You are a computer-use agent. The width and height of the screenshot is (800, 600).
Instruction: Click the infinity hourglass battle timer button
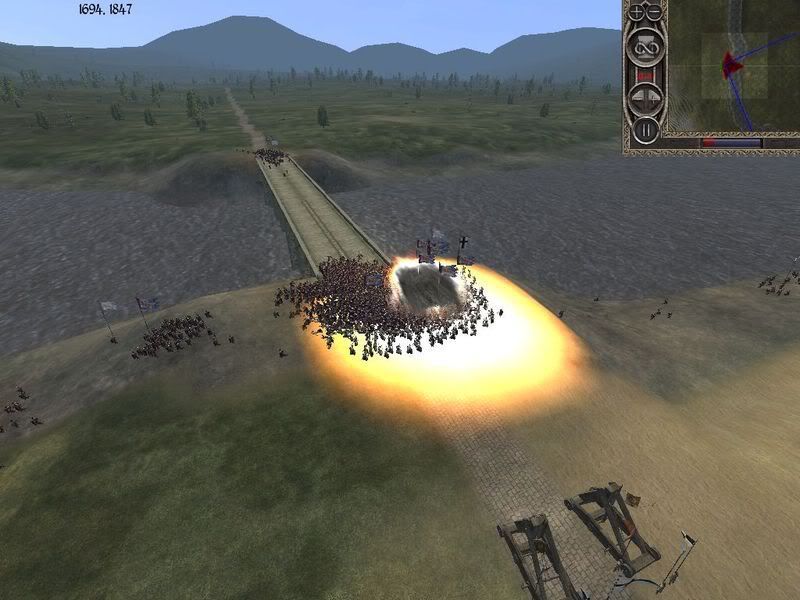coord(645,46)
